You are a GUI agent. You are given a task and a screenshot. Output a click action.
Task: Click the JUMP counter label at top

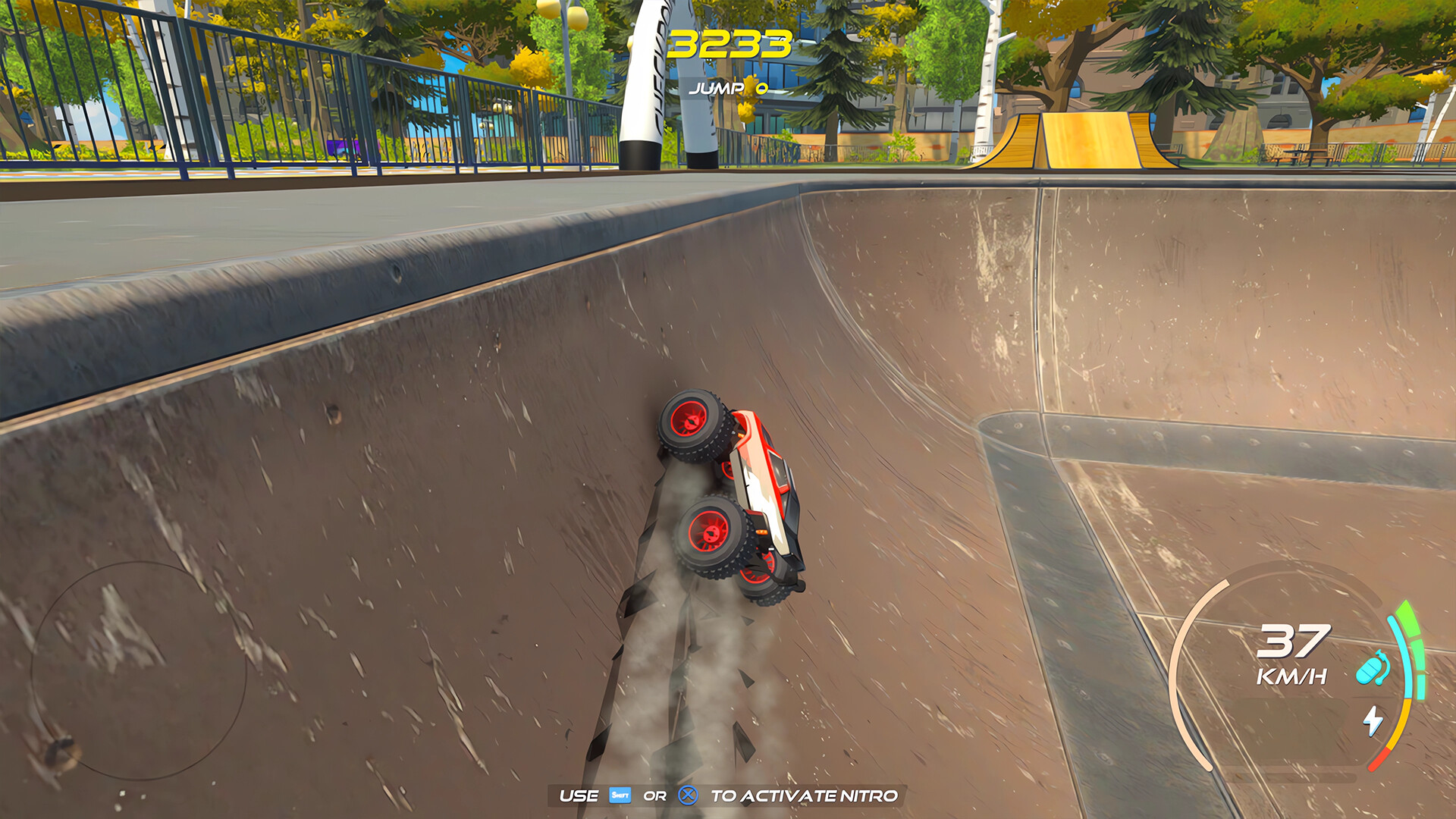(715, 89)
